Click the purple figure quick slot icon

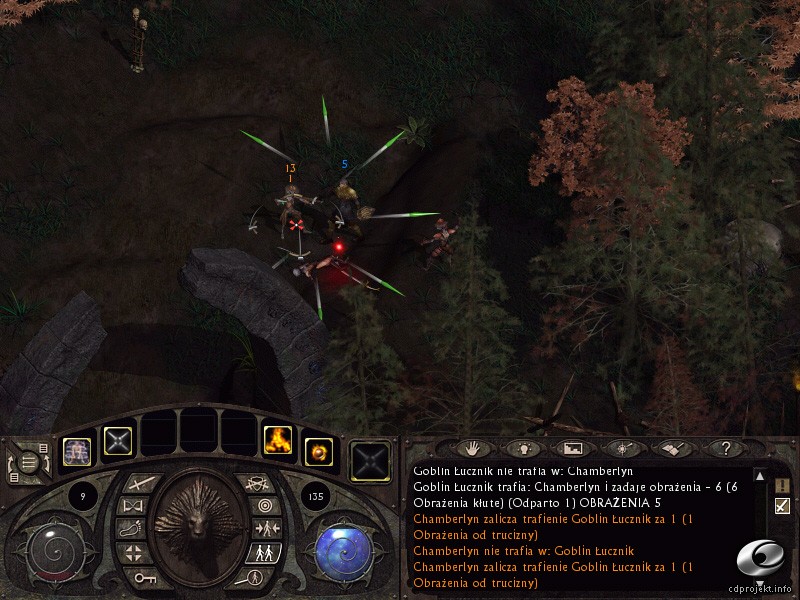(77, 450)
